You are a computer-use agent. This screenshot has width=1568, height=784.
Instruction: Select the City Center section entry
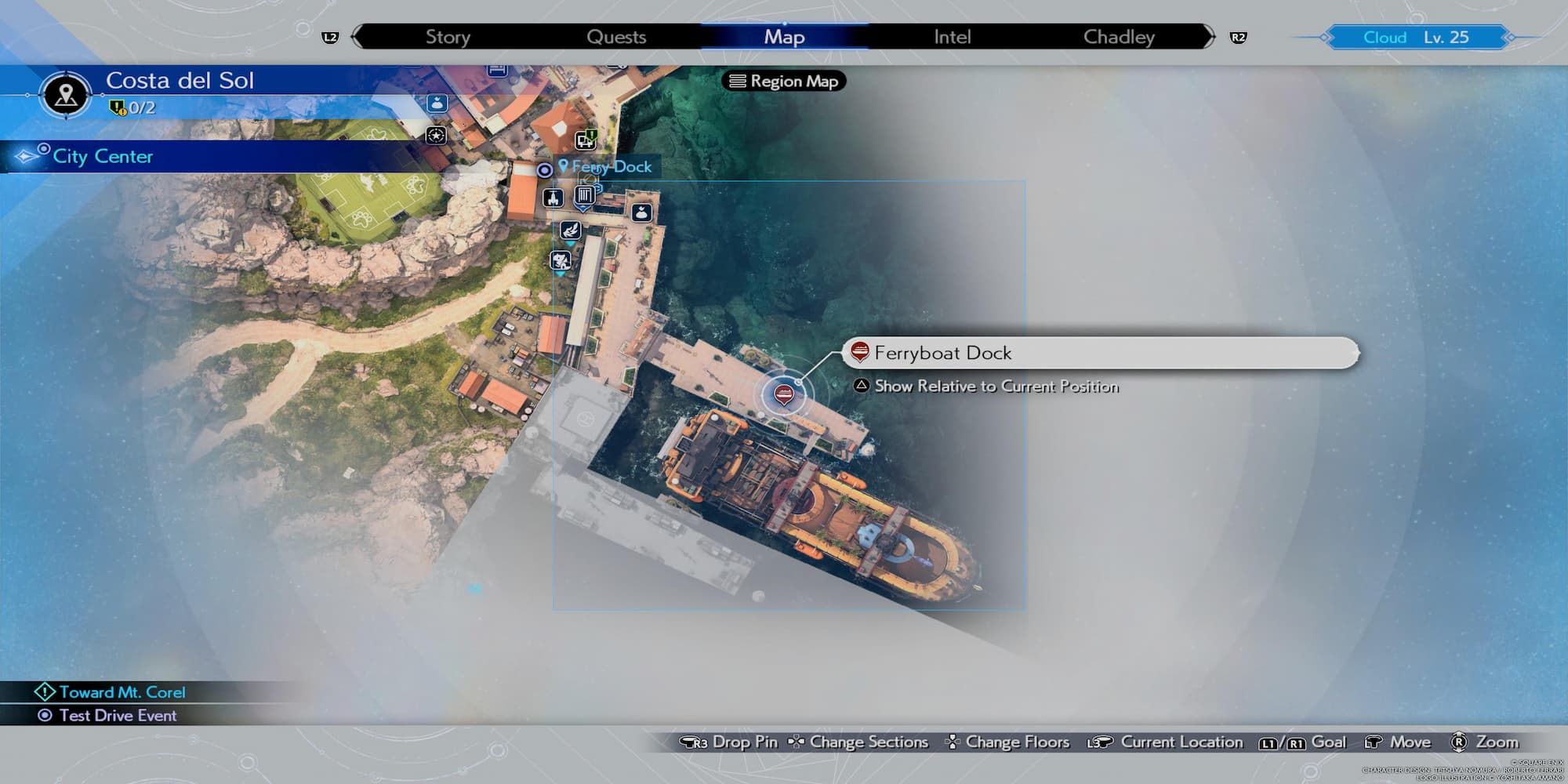click(103, 157)
